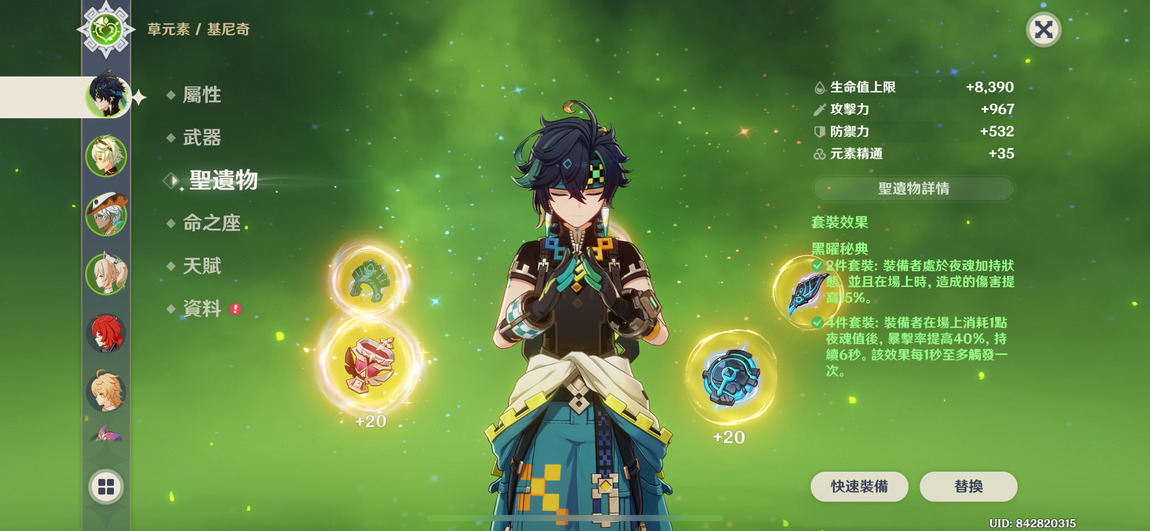Switch to the character with brown hat
This screenshot has height=531, width=1150.
(106, 213)
